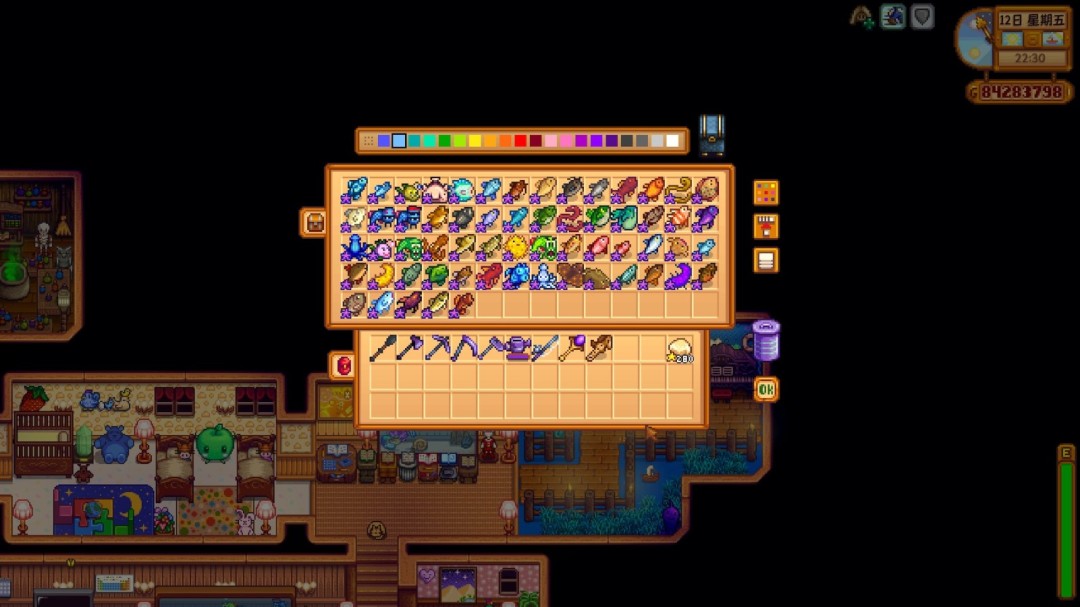Select the yellow color swatch
The width and height of the screenshot is (1080, 607).
click(x=475, y=141)
